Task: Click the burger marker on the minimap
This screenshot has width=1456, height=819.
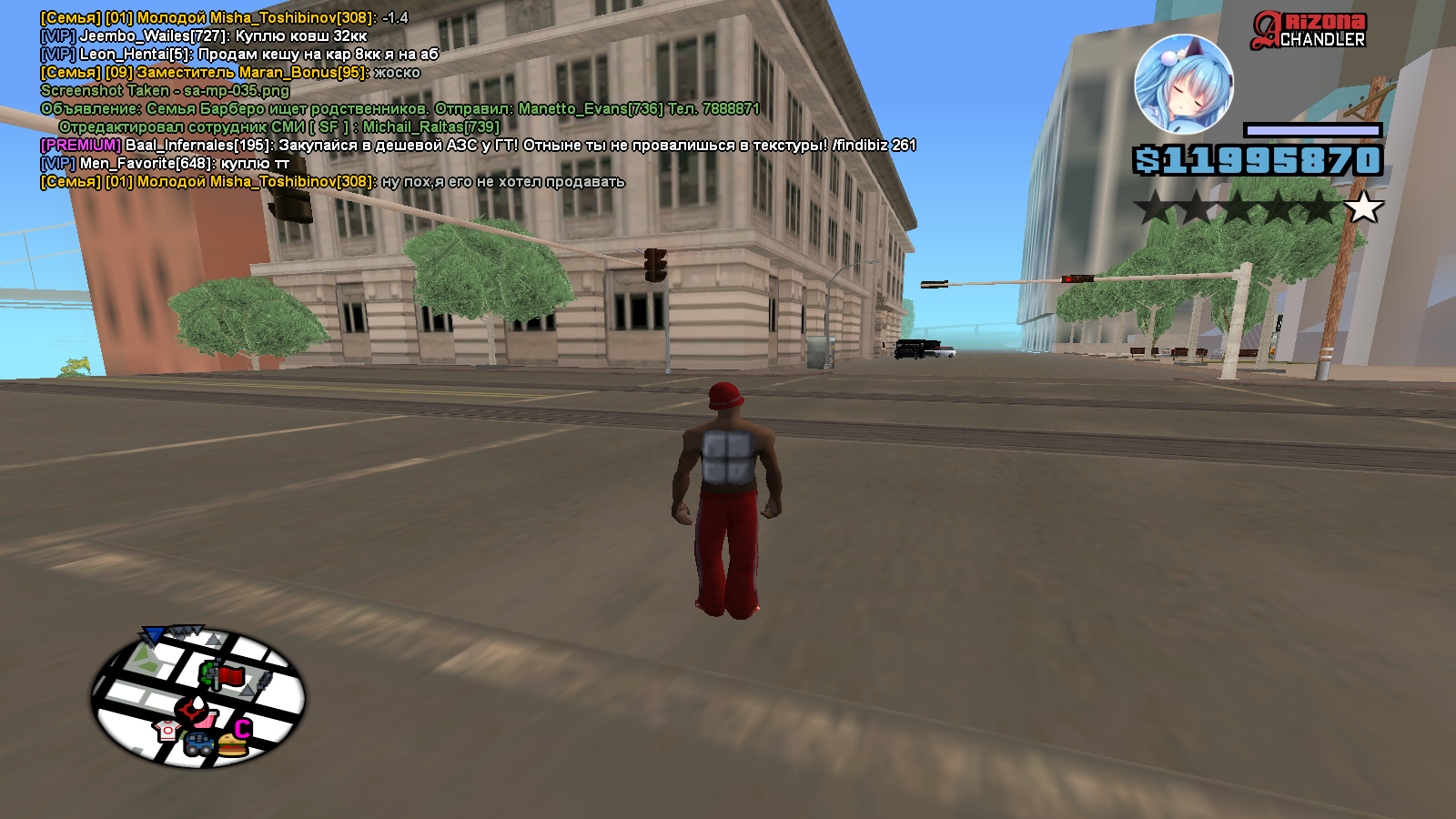Action: (x=233, y=746)
